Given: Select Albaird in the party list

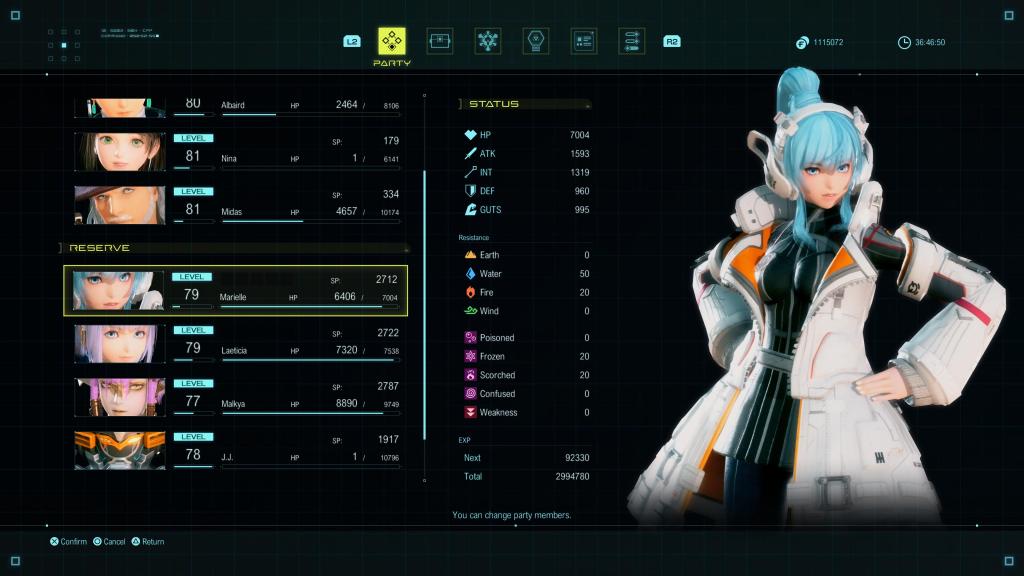Looking at the screenshot, I should point(240,107).
